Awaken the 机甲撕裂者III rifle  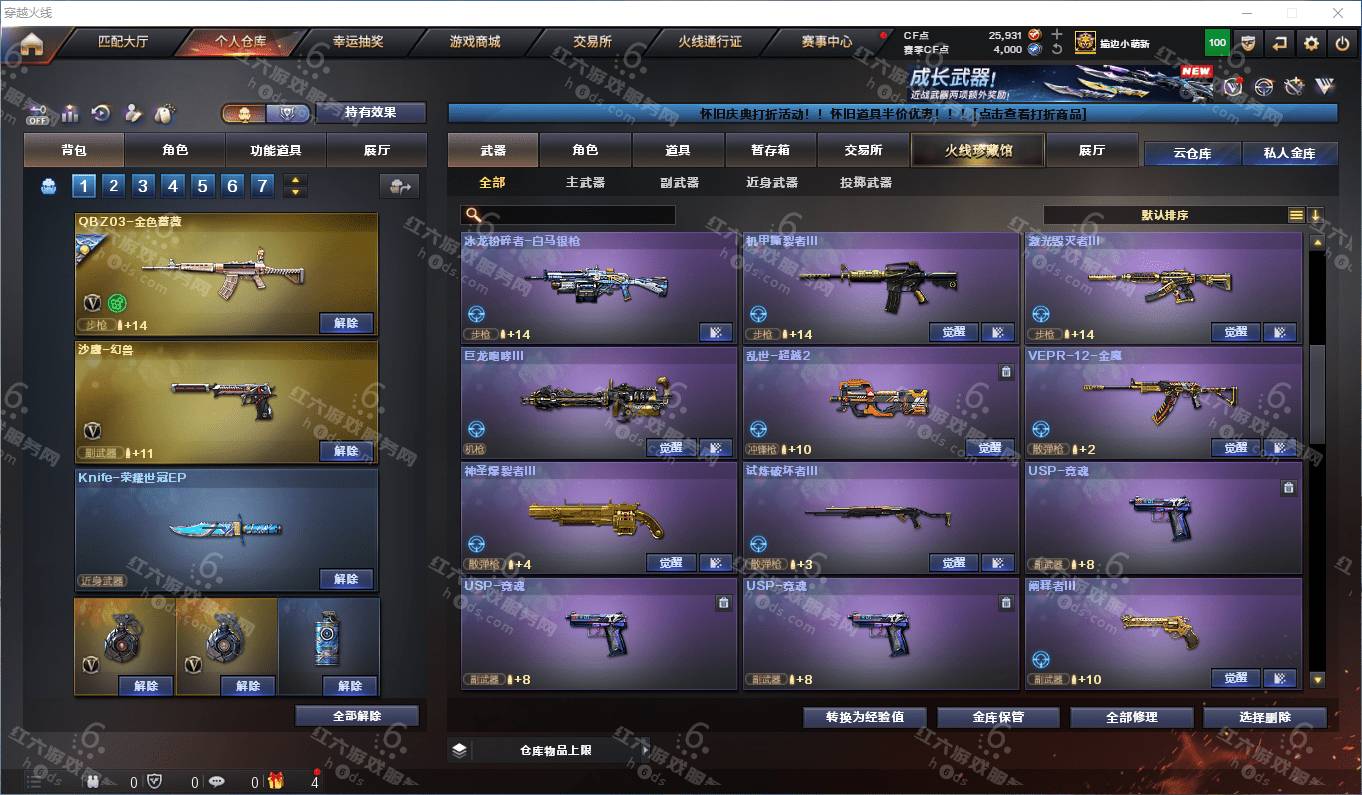coord(953,333)
